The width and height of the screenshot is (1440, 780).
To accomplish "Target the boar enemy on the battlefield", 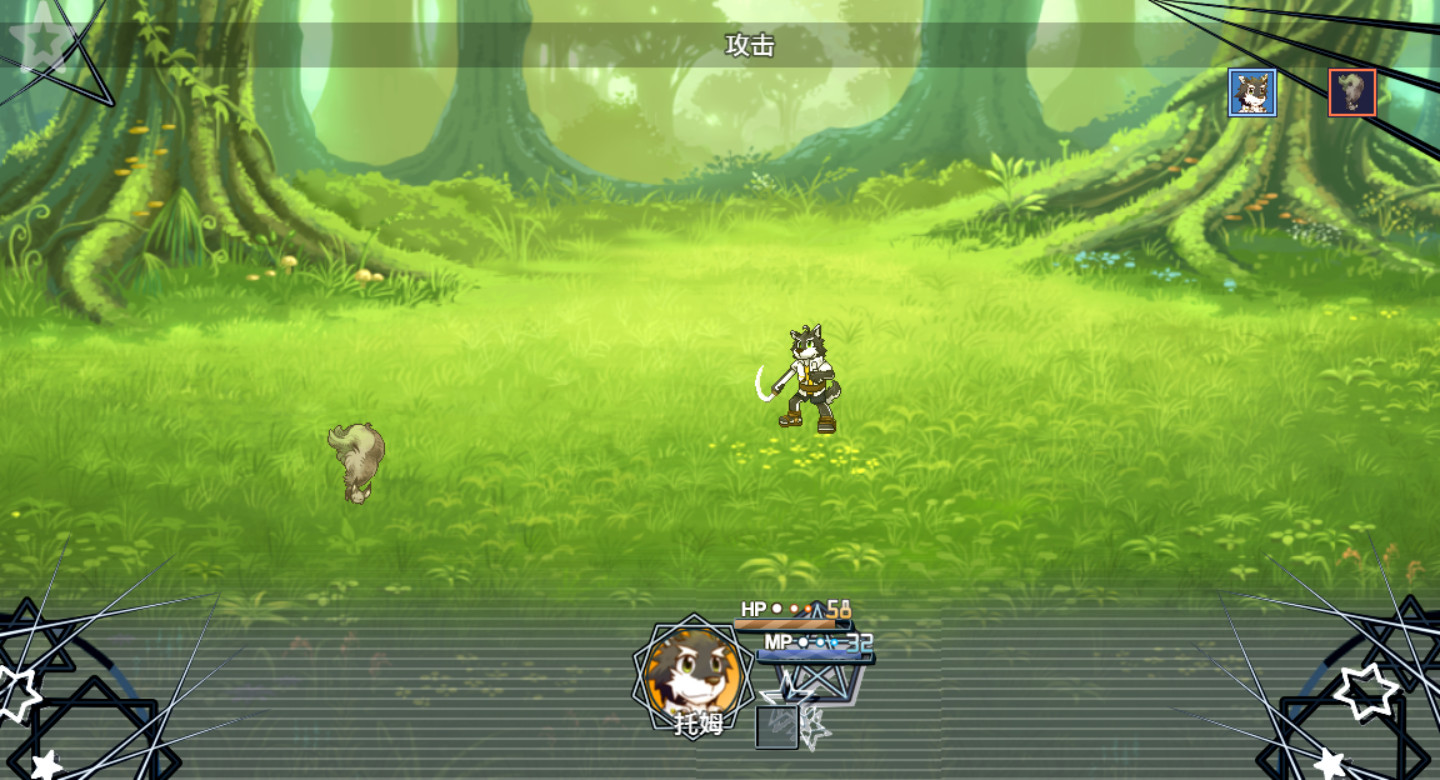I will click(356, 460).
